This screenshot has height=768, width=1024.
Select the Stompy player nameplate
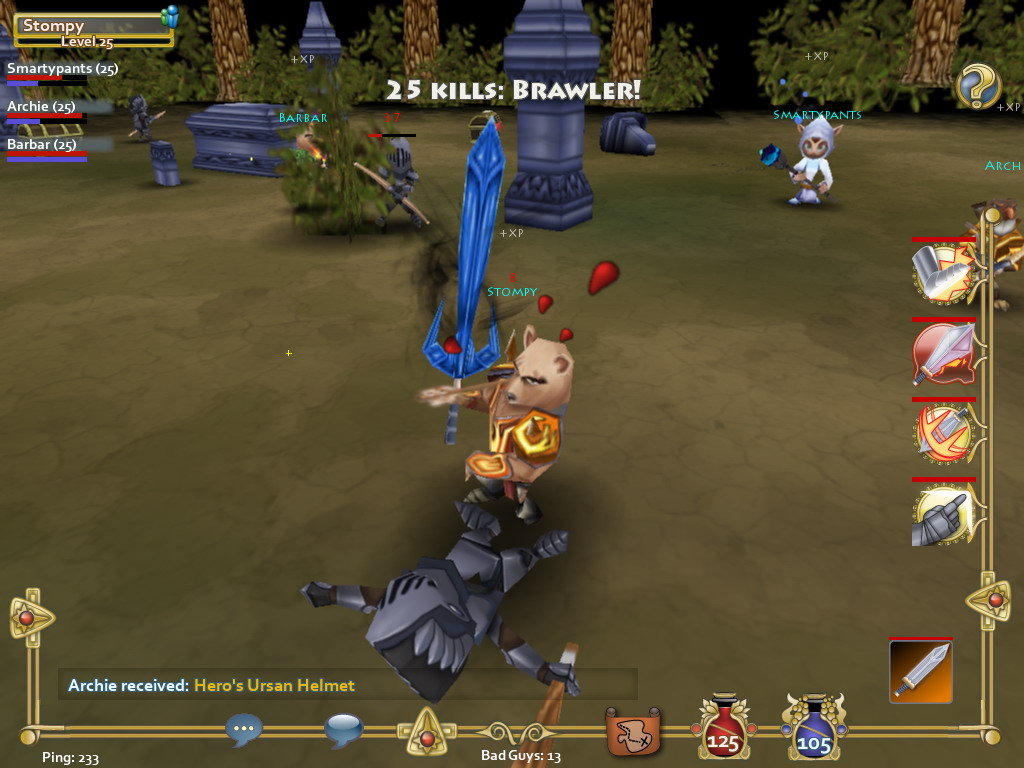pos(90,30)
